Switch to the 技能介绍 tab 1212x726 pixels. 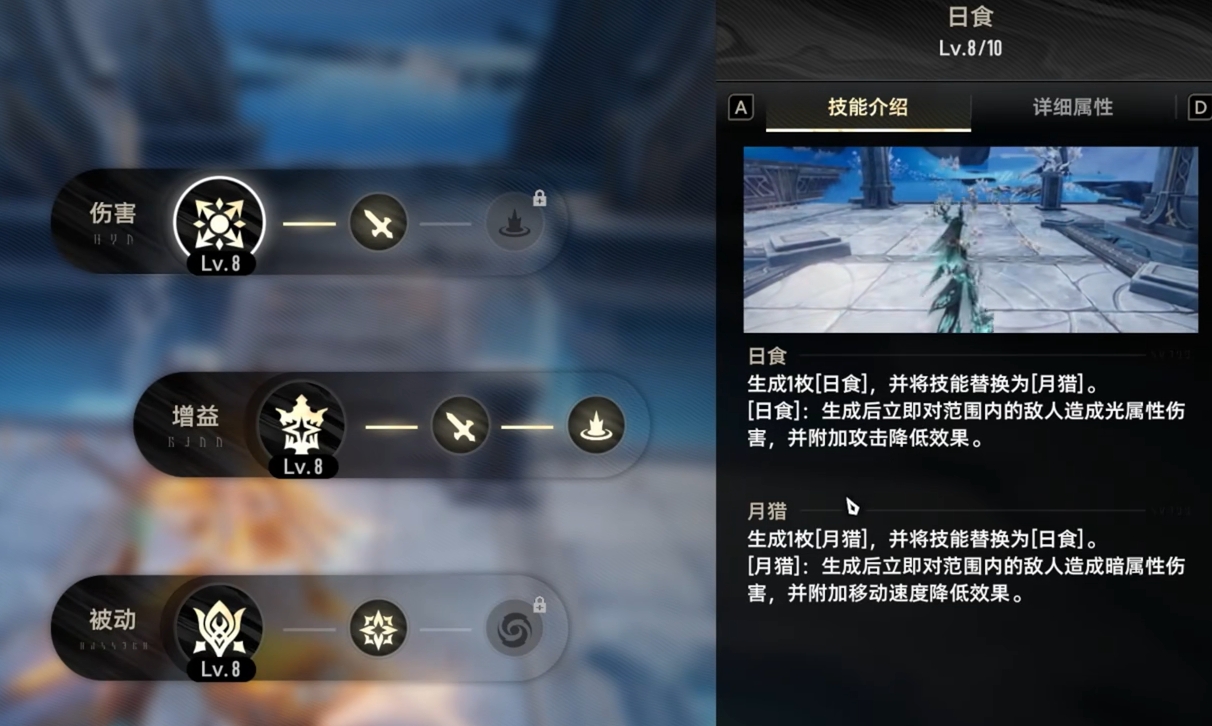pos(867,107)
